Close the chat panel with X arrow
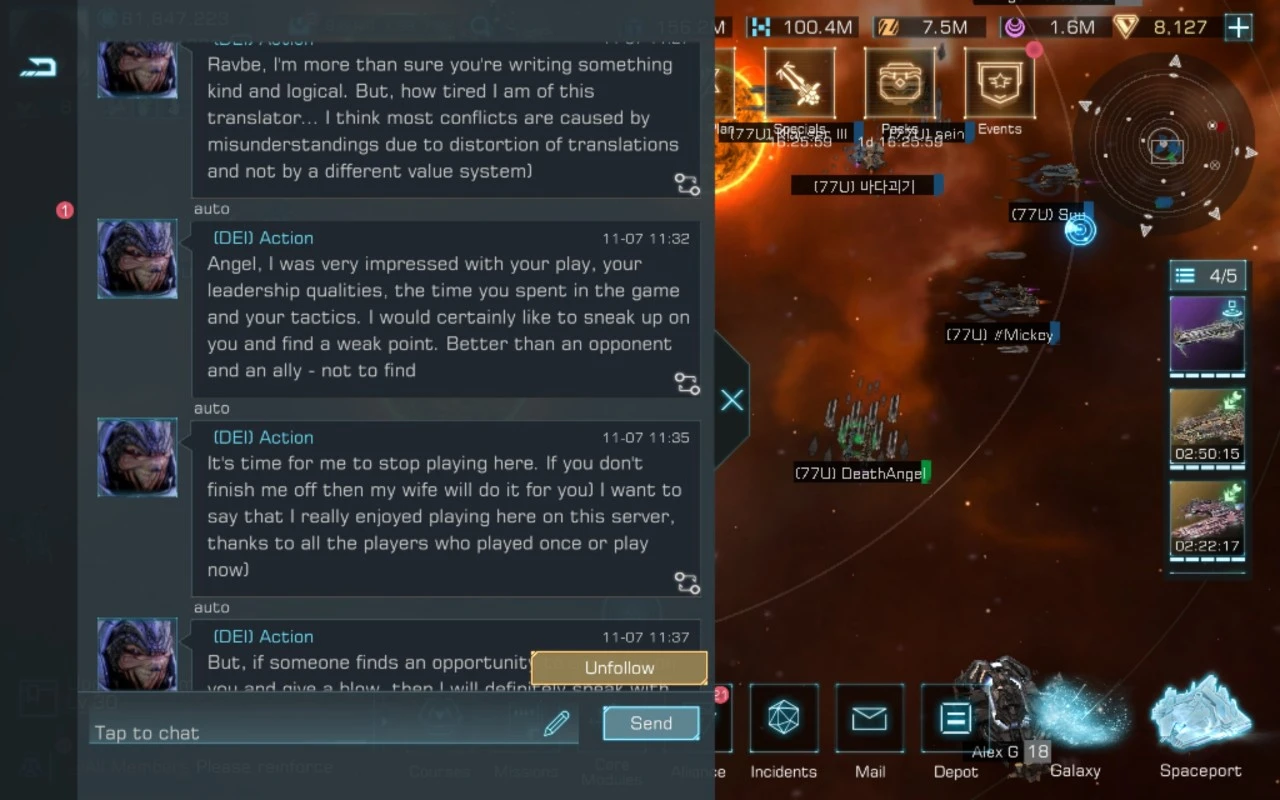The width and height of the screenshot is (1280, 800). [x=732, y=400]
